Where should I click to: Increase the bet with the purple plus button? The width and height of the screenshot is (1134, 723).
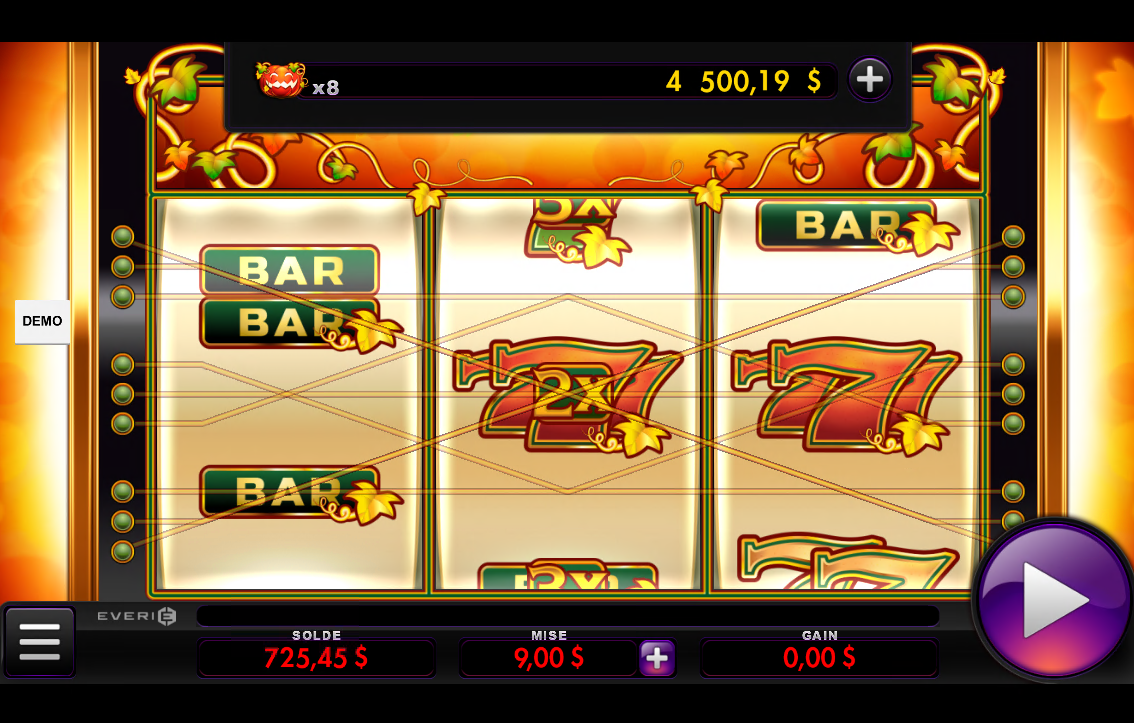coord(657,658)
